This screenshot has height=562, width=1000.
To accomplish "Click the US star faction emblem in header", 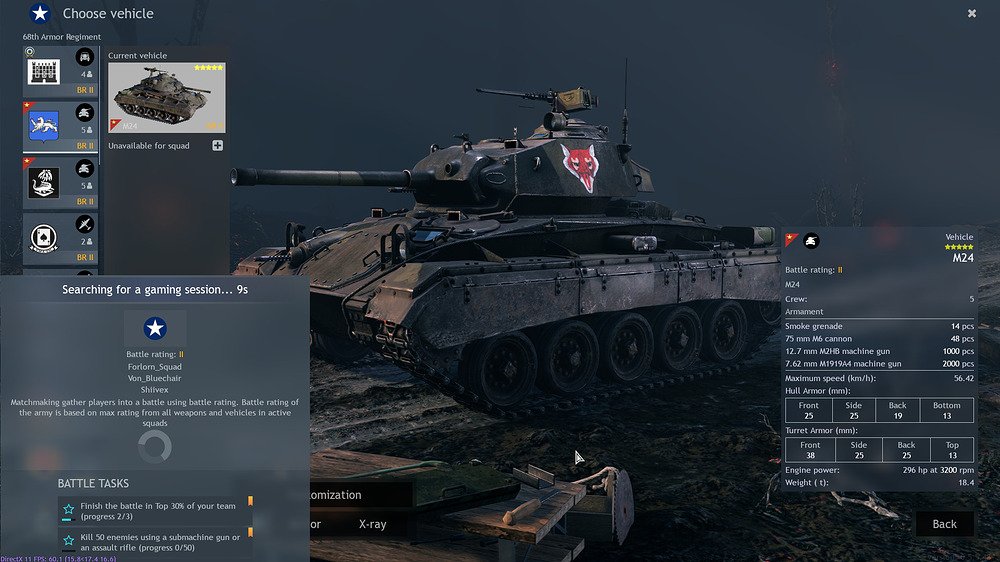I will tap(40, 14).
